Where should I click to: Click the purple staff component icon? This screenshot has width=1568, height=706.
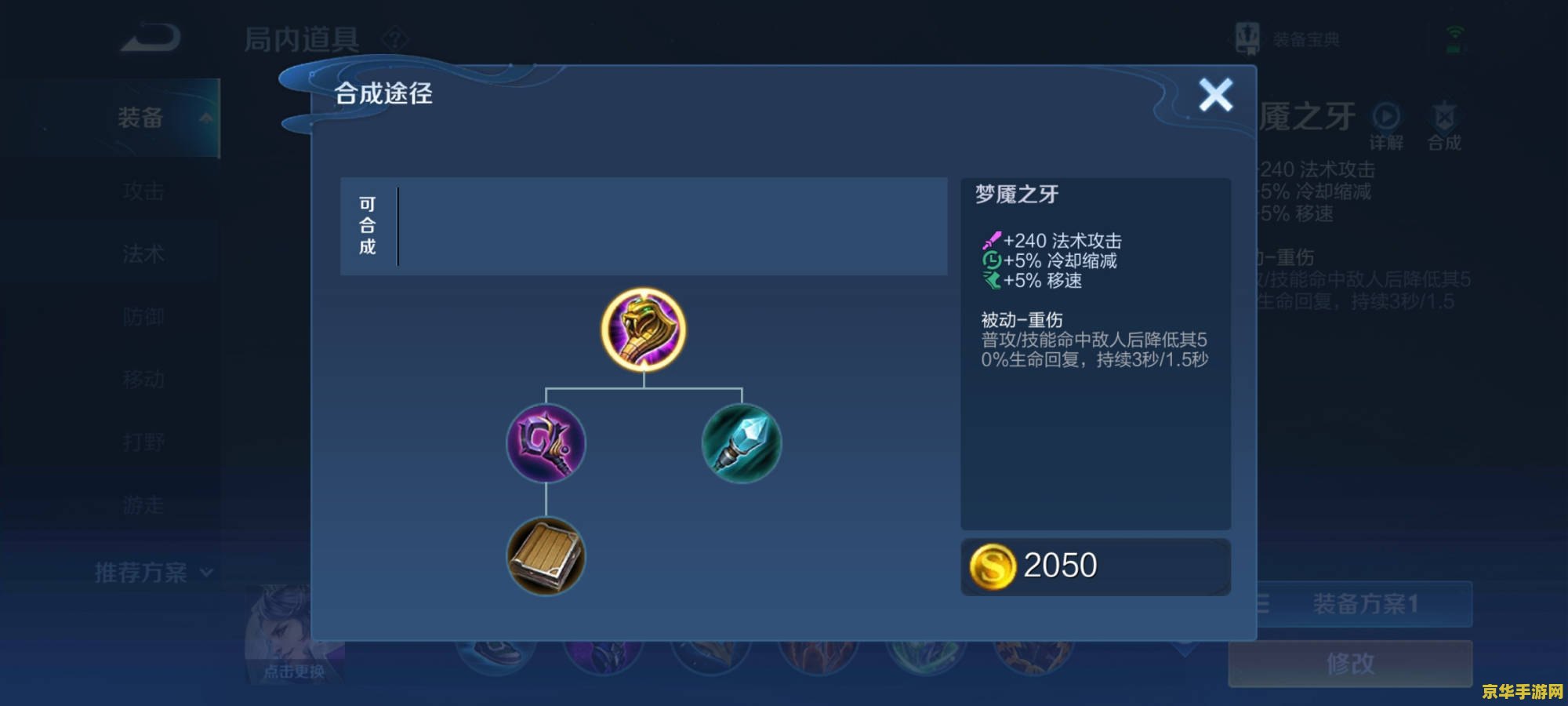tap(547, 445)
